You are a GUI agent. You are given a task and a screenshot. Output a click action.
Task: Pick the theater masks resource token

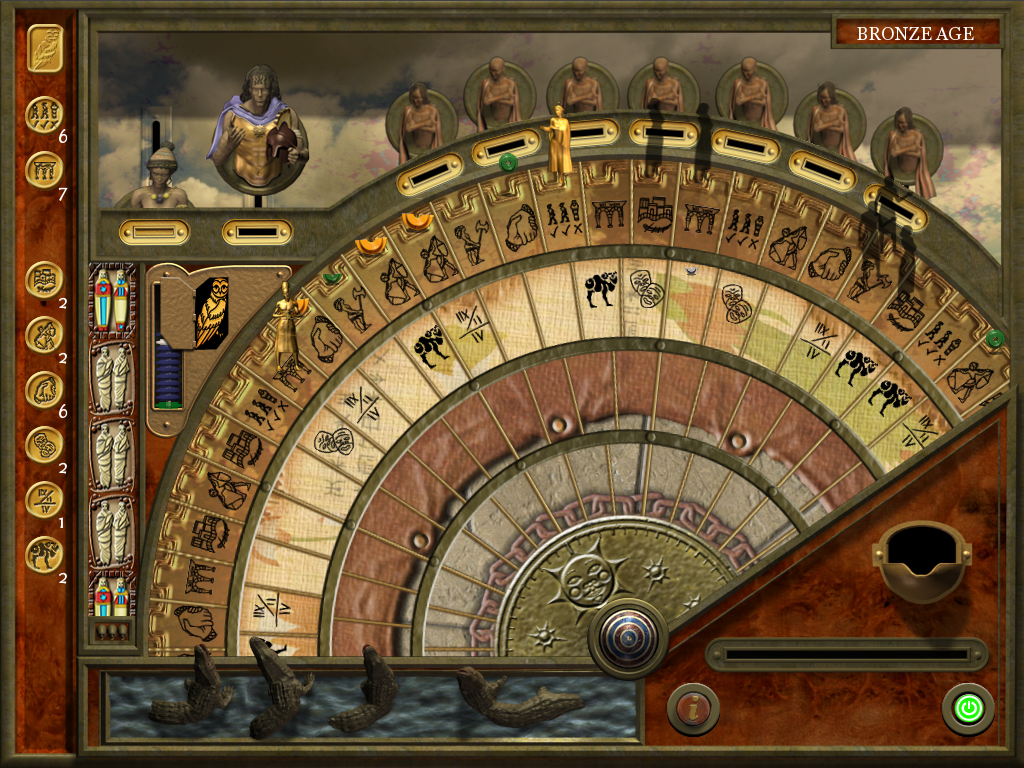45,440
